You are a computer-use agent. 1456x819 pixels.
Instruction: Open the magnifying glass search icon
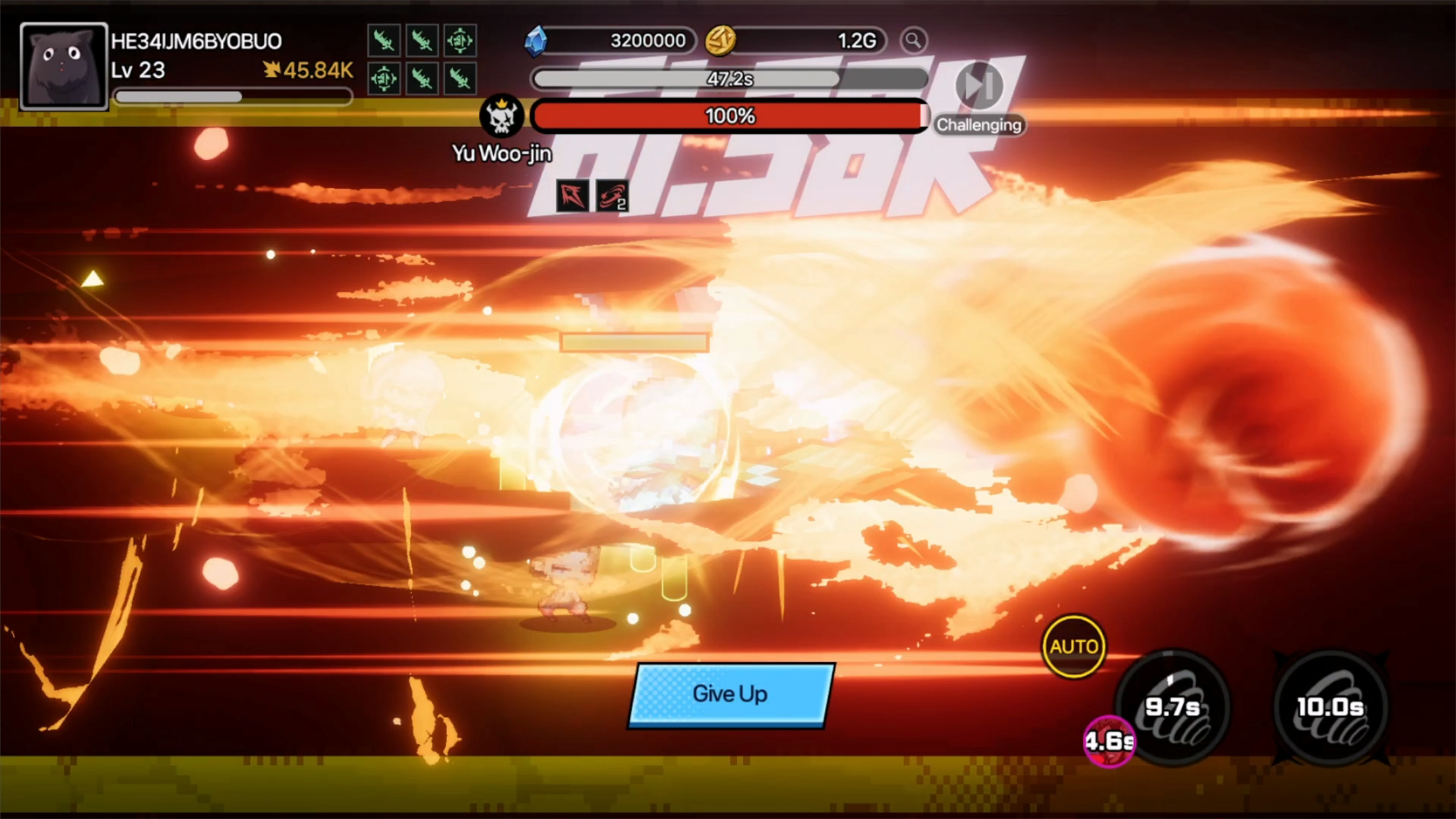point(915,41)
